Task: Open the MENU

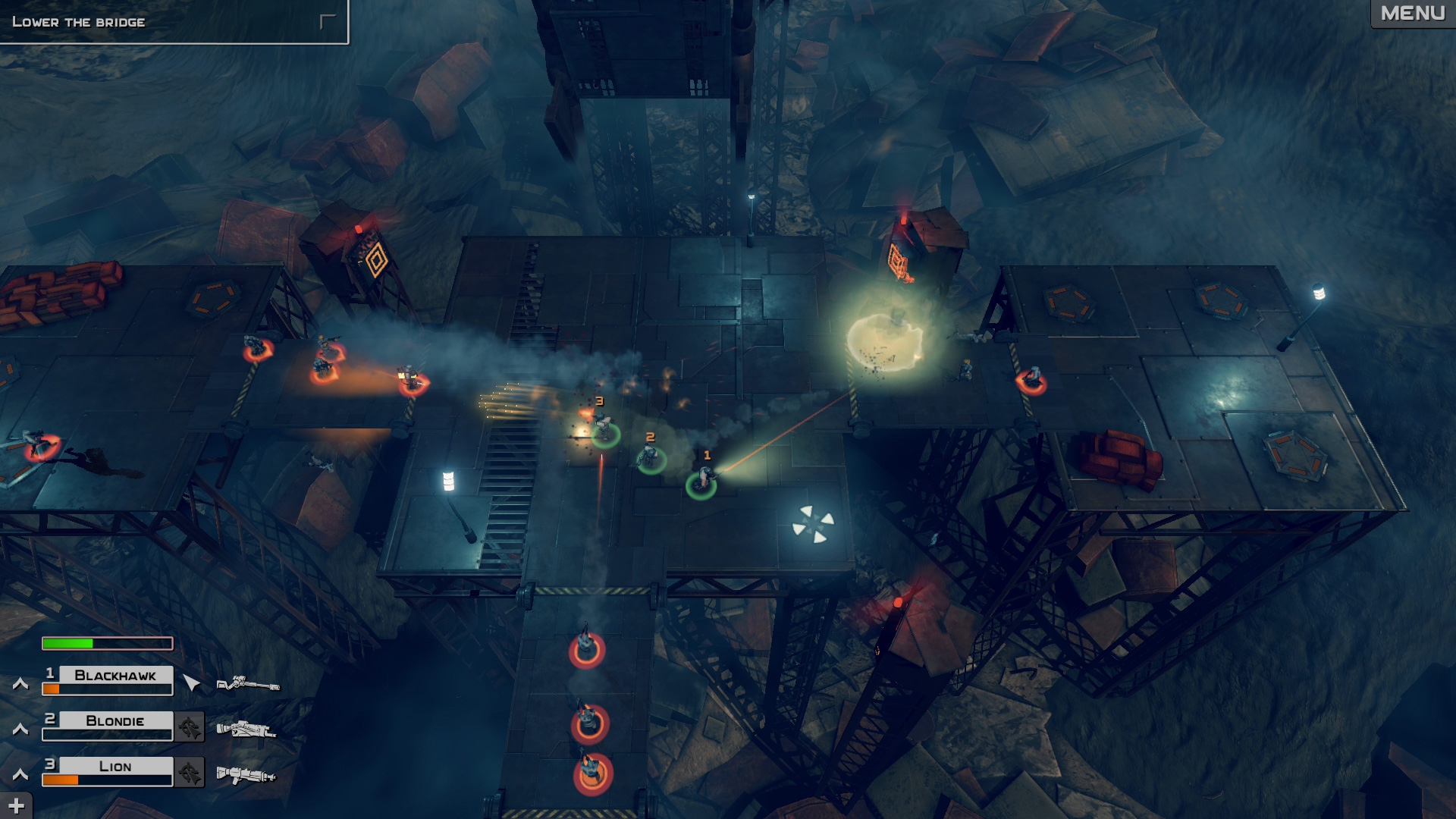Action: point(1414,13)
